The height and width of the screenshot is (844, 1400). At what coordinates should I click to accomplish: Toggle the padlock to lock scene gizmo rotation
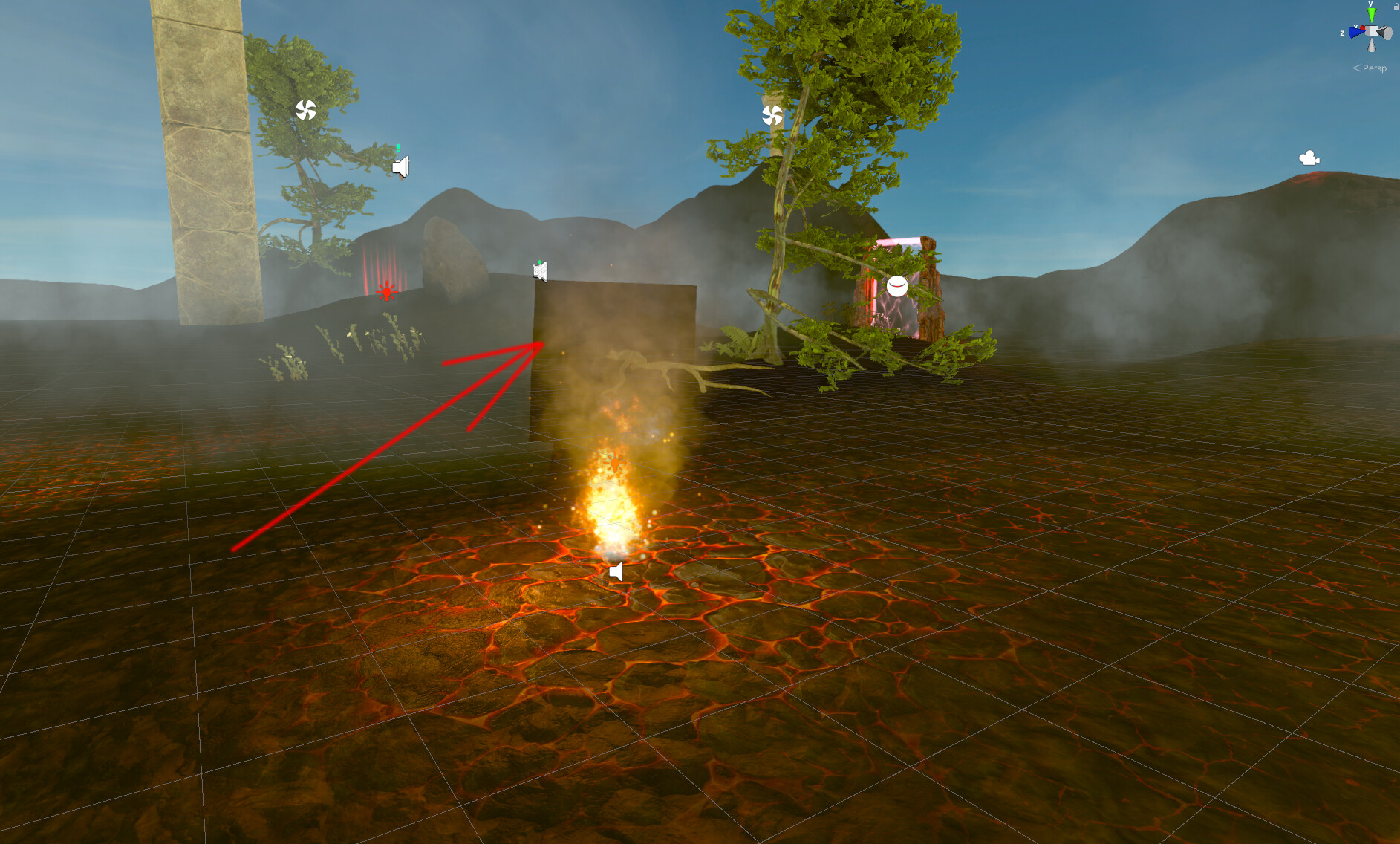point(1396,6)
